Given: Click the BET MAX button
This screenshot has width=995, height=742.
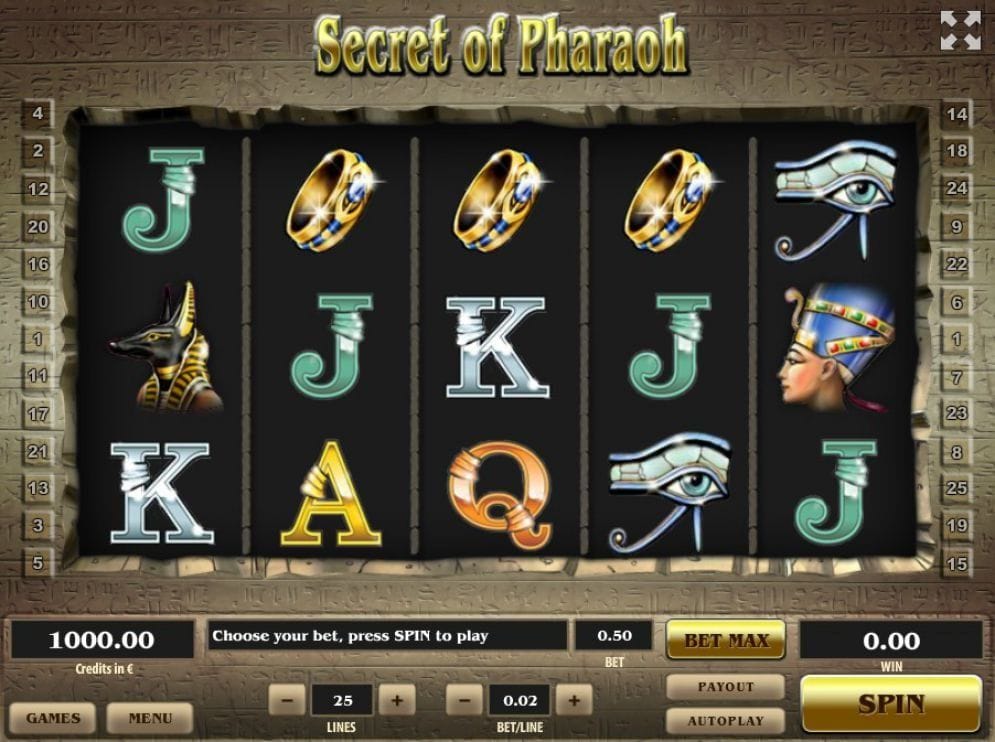Looking at the screenshot, I should [726, 640].
